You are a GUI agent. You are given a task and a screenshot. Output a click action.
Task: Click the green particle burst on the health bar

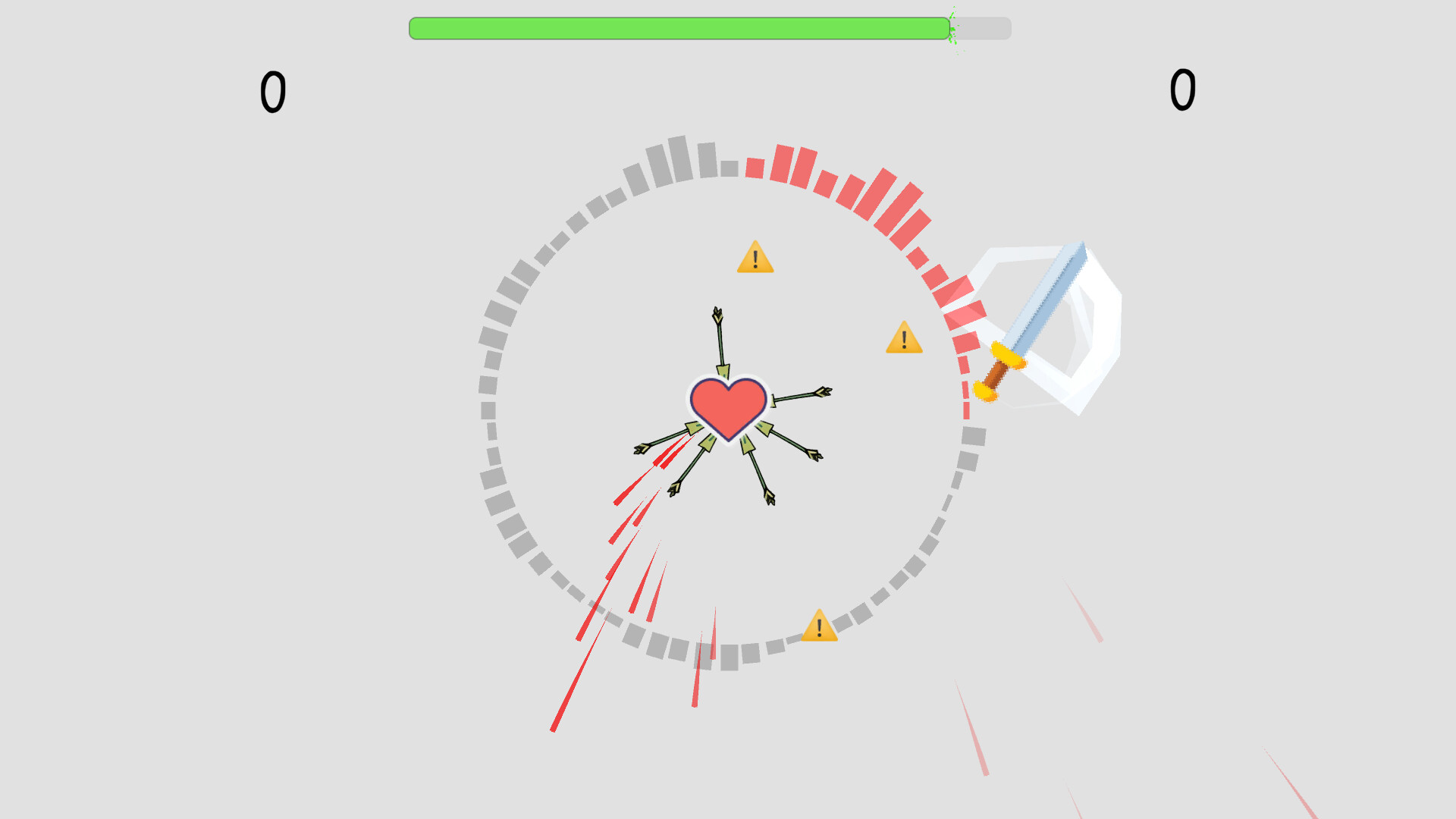[x=953, y=29]
